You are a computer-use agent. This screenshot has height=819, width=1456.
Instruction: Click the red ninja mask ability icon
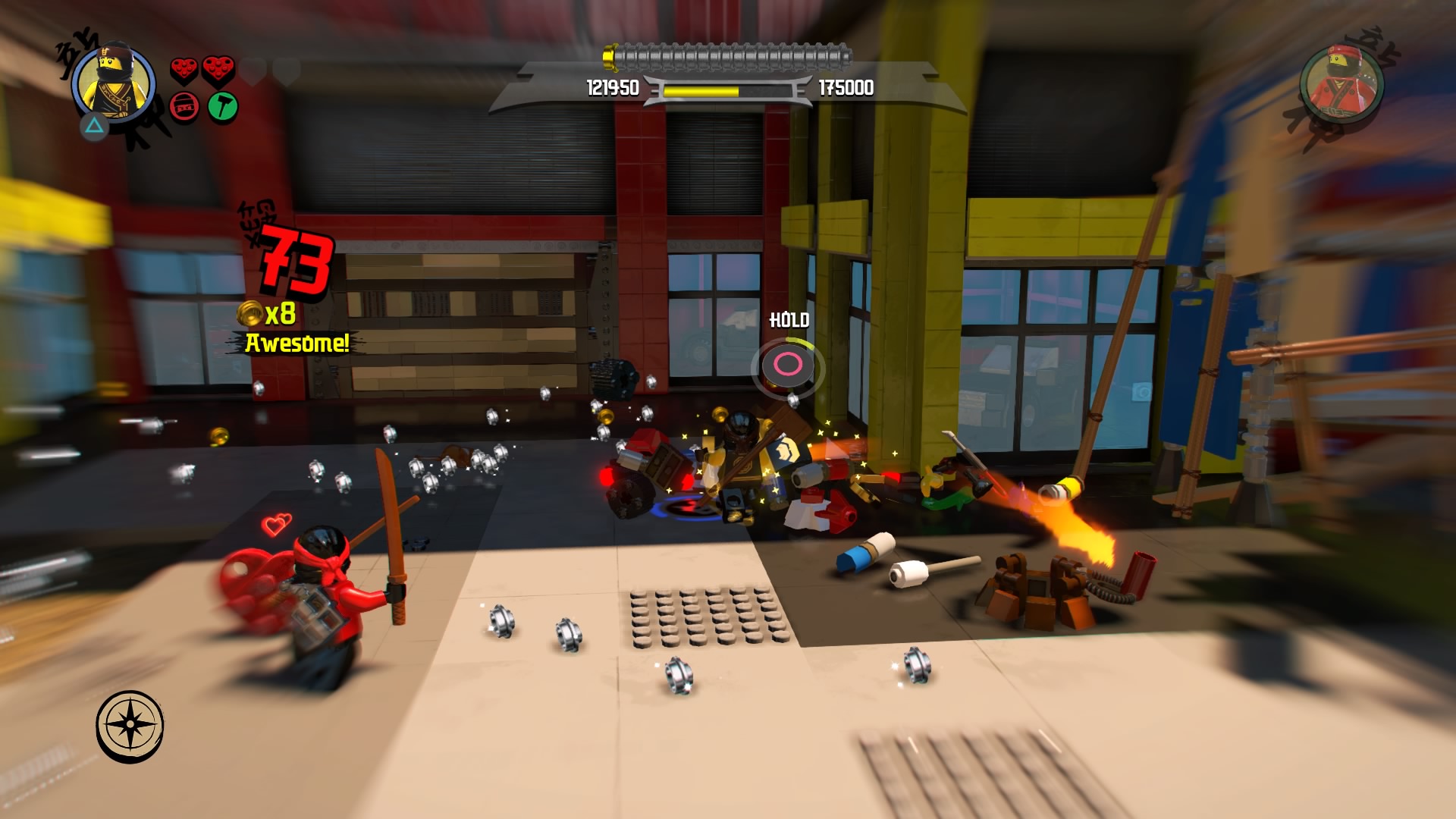coord(184,107)
